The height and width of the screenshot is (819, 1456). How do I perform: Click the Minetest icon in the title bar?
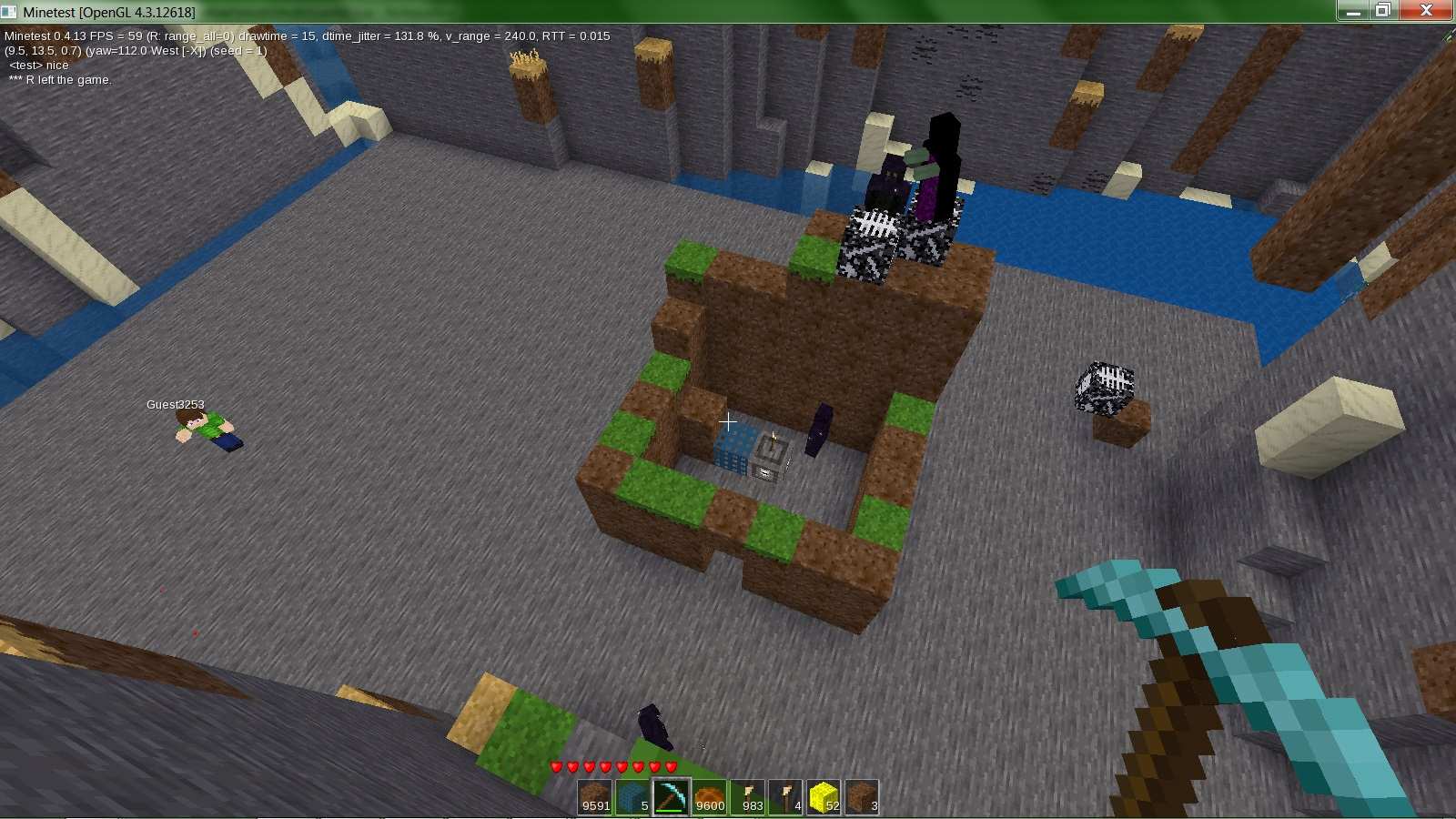point(9,12)
